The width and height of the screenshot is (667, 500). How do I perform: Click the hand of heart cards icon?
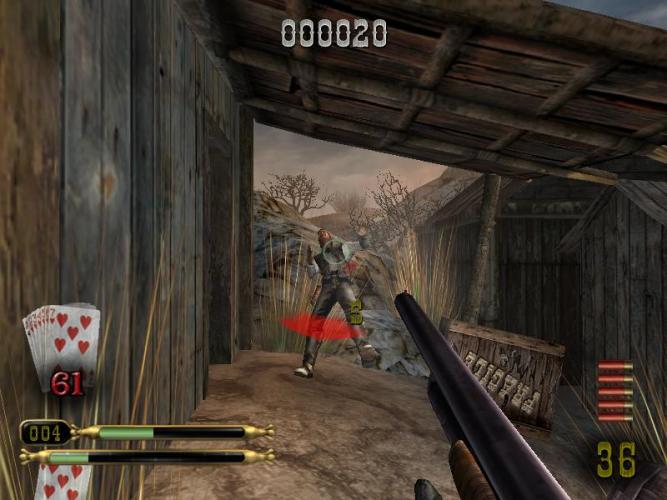pos(62,338)
